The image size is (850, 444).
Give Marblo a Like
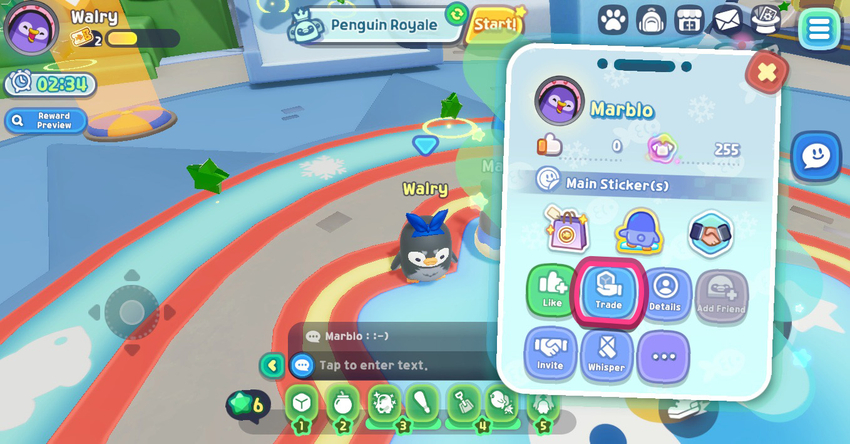pyautogui.click(x=552, y=290)
